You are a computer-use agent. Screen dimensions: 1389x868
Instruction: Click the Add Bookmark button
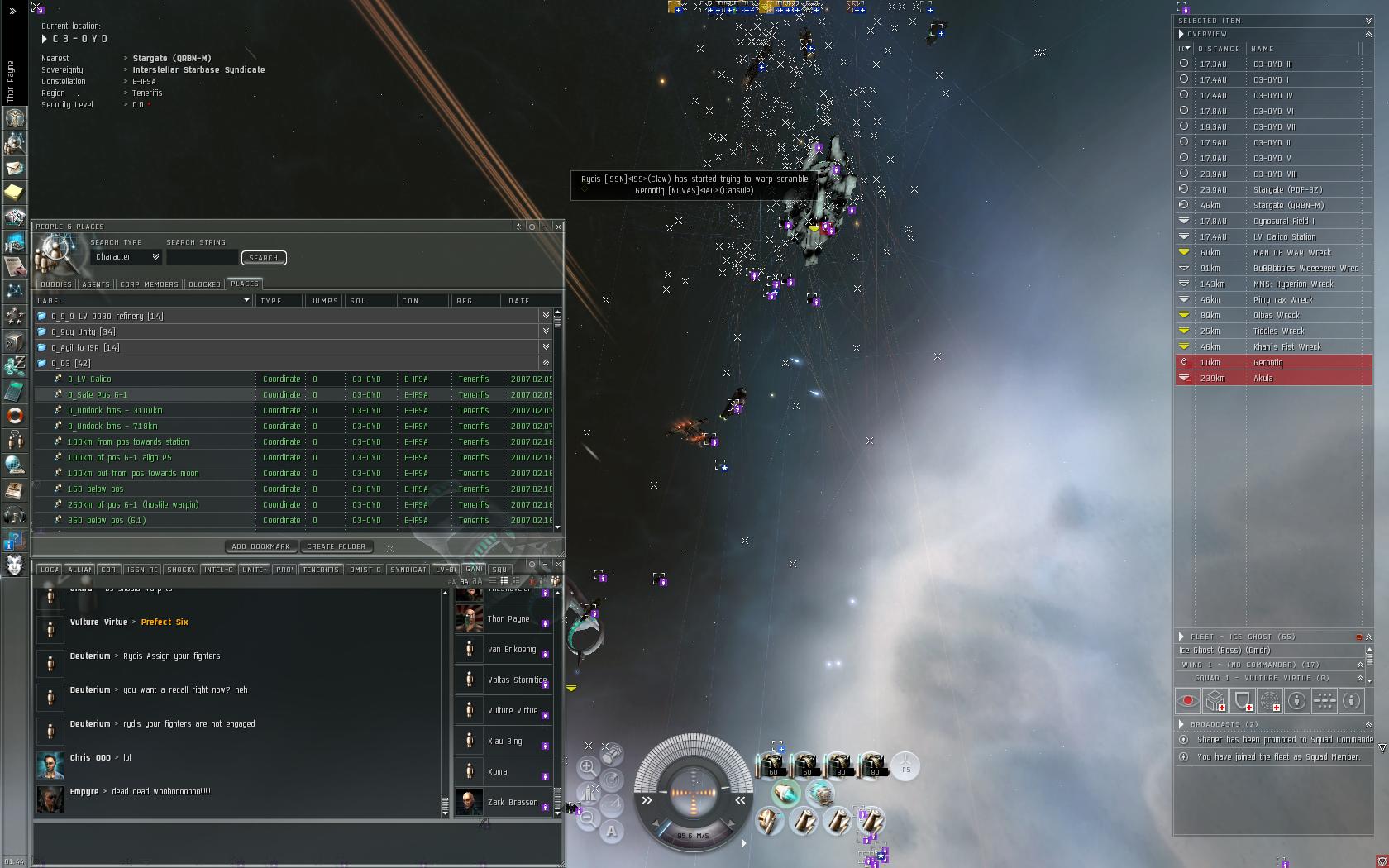coord(260,546)
